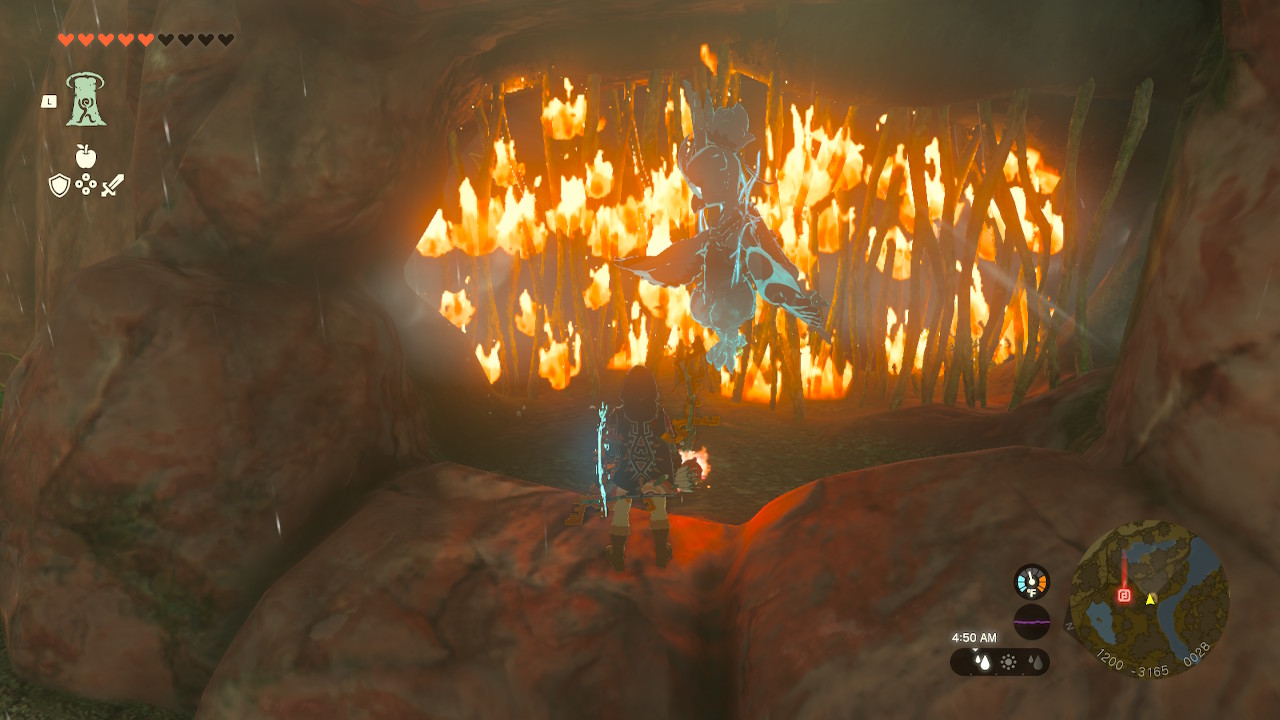1280x720 pixels.
Task: Select the sunny weather forecast icon
Action: (x=1009, y=660)
